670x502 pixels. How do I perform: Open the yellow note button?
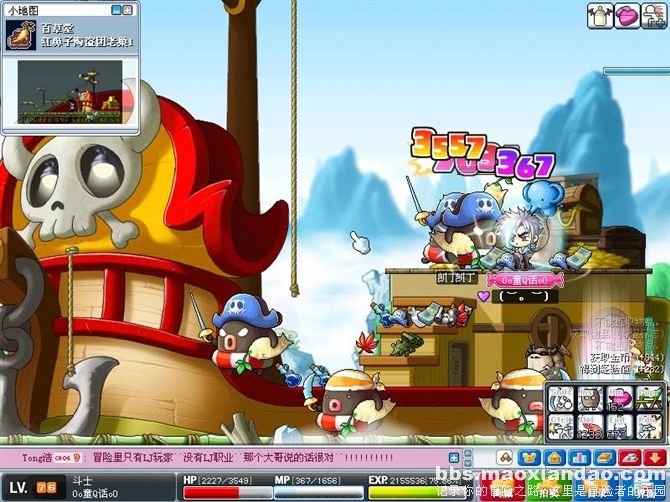[x=605, y=457]
